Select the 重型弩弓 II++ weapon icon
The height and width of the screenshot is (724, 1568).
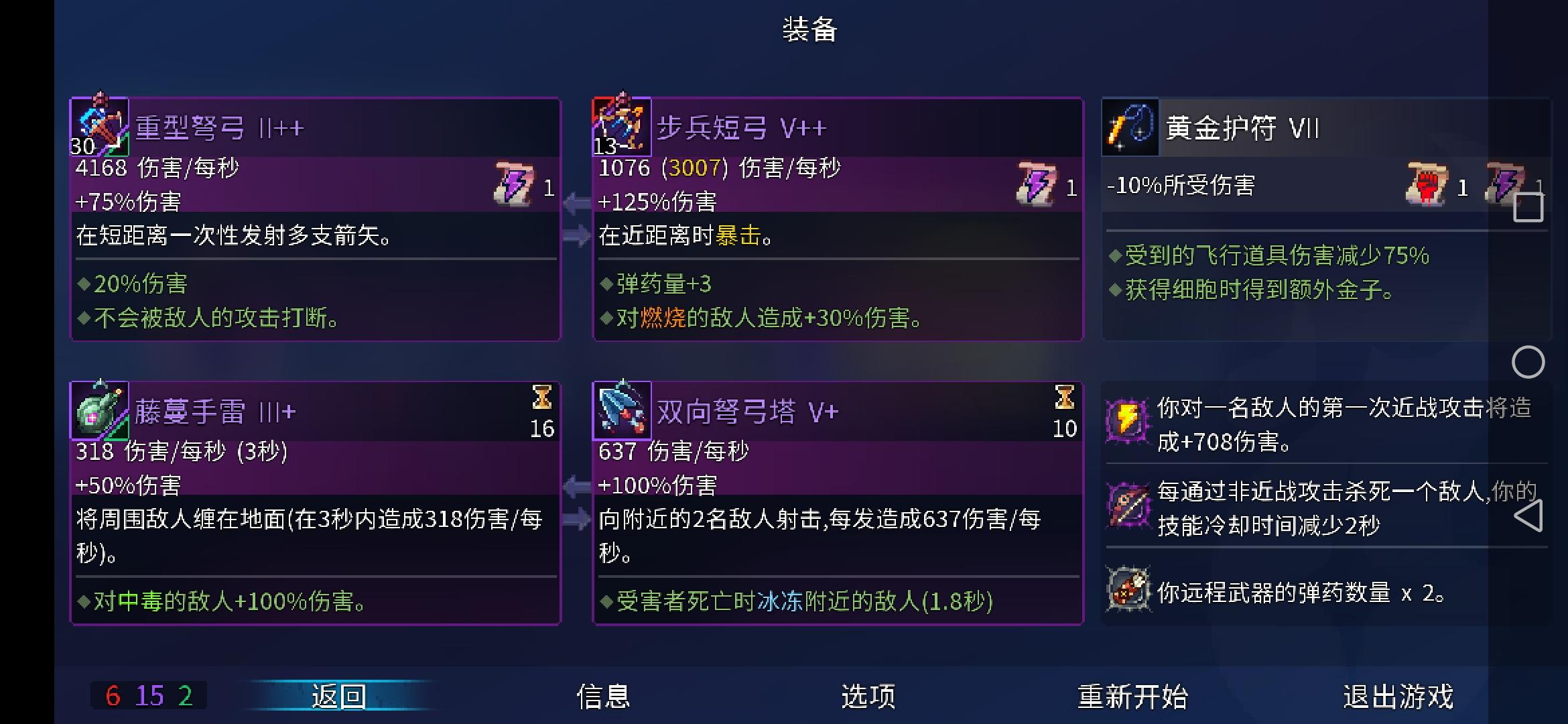[x=99, y=127]
